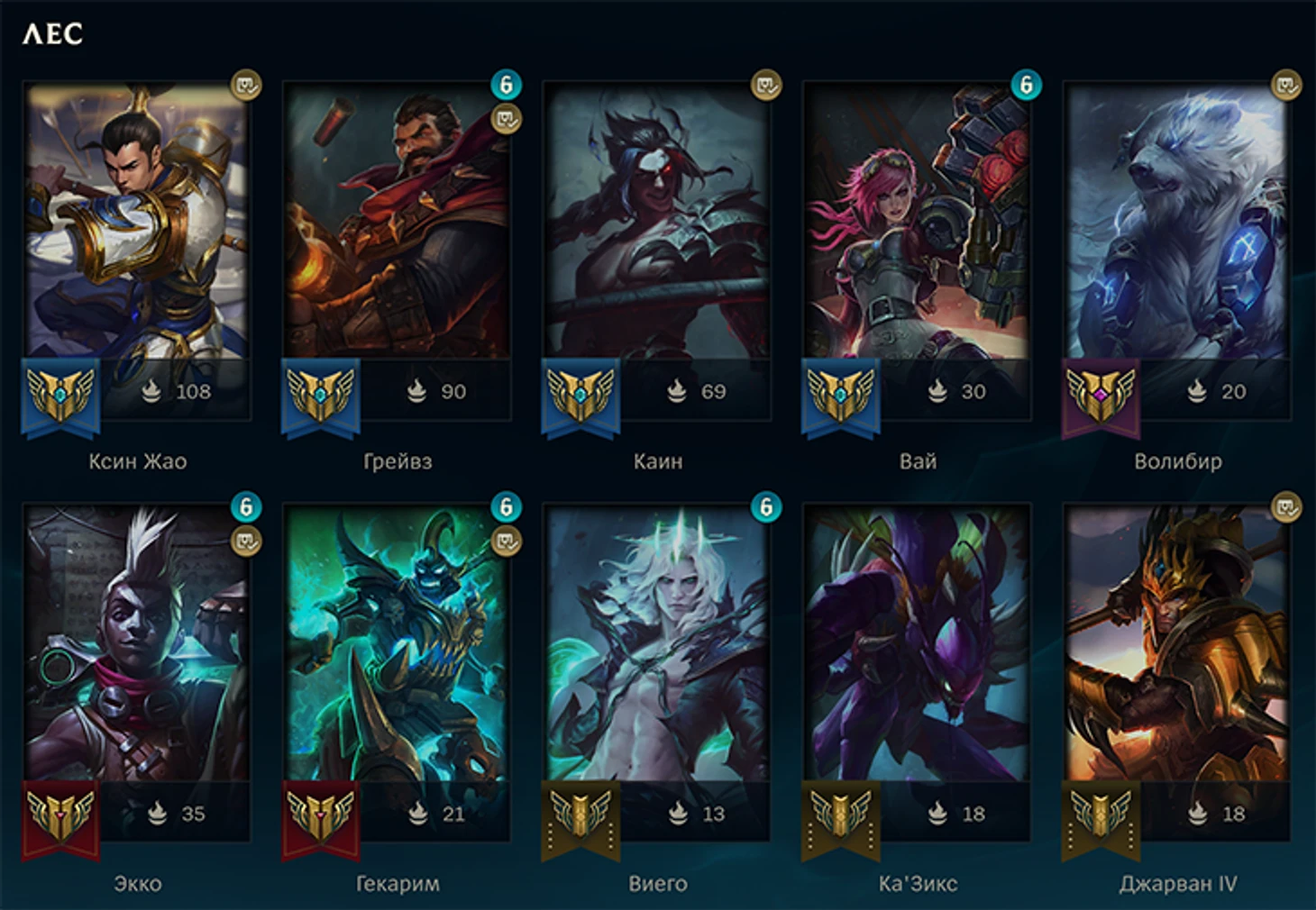Click Волибир's purple mastery emblem

(1101, 396)
